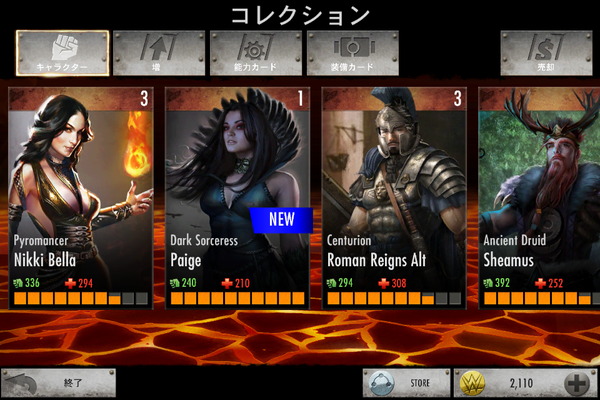Open the upward-arrow upgrade tab
The height and width of the screenshot is (400, 600).
tap(158, 54)
